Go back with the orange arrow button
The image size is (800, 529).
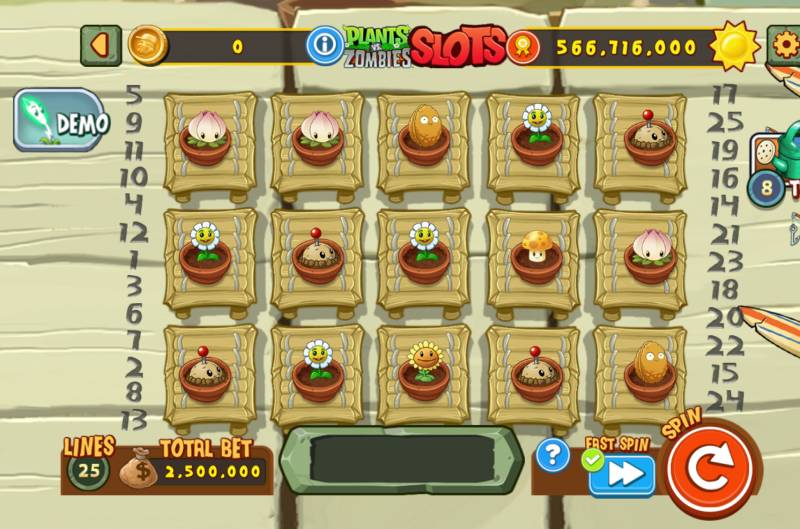pyautogui.click(x=100, y=45)
